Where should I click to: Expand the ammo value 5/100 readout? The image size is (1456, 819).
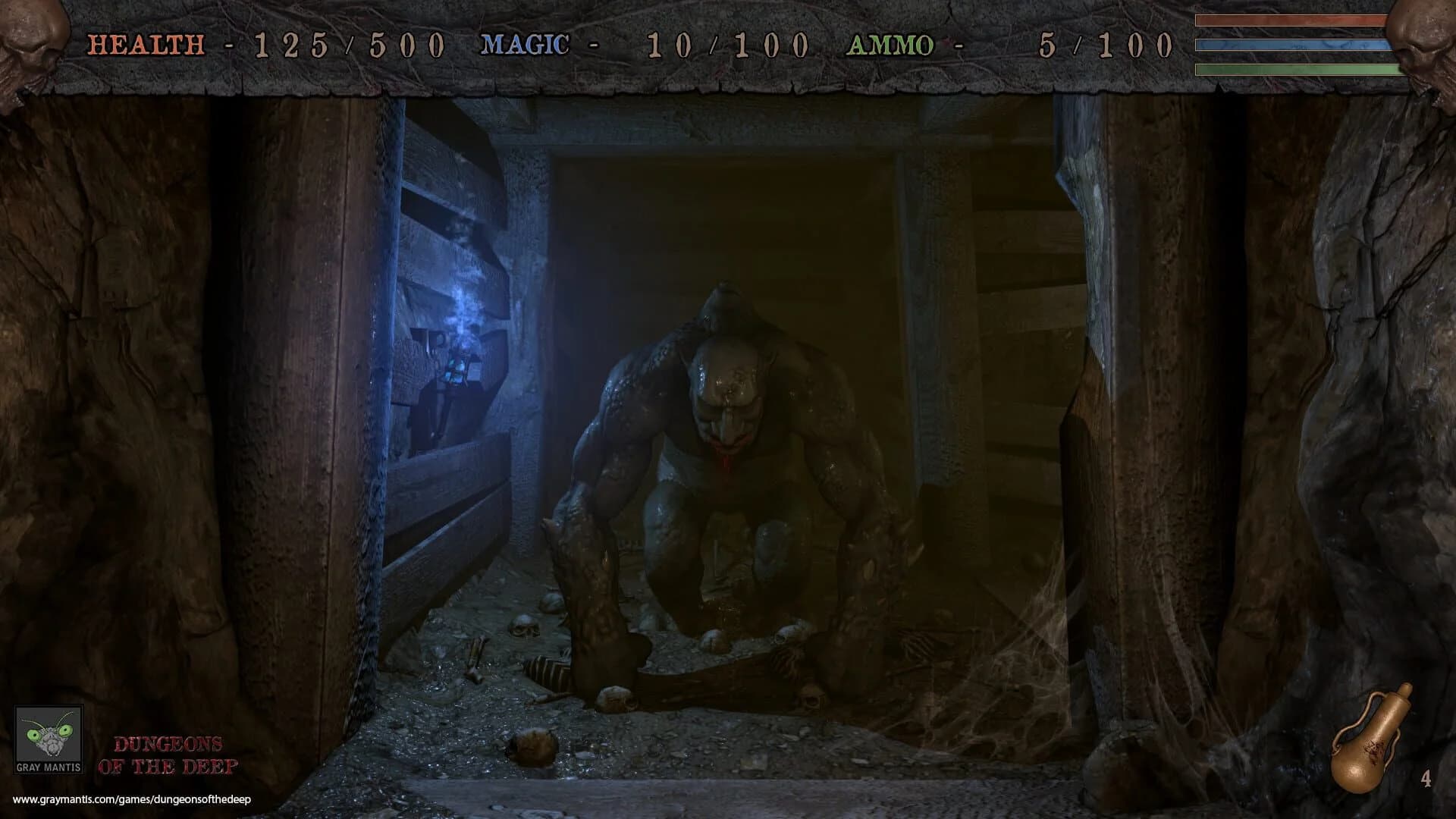(x=1107, y=47)
